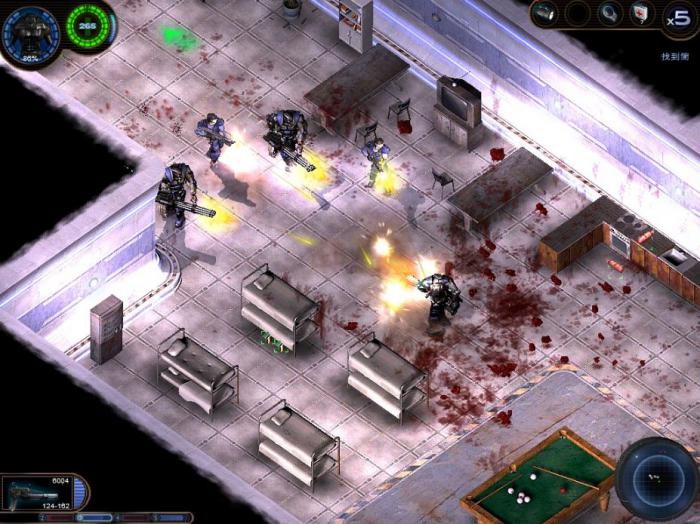Use the medkit item slot

639,13
